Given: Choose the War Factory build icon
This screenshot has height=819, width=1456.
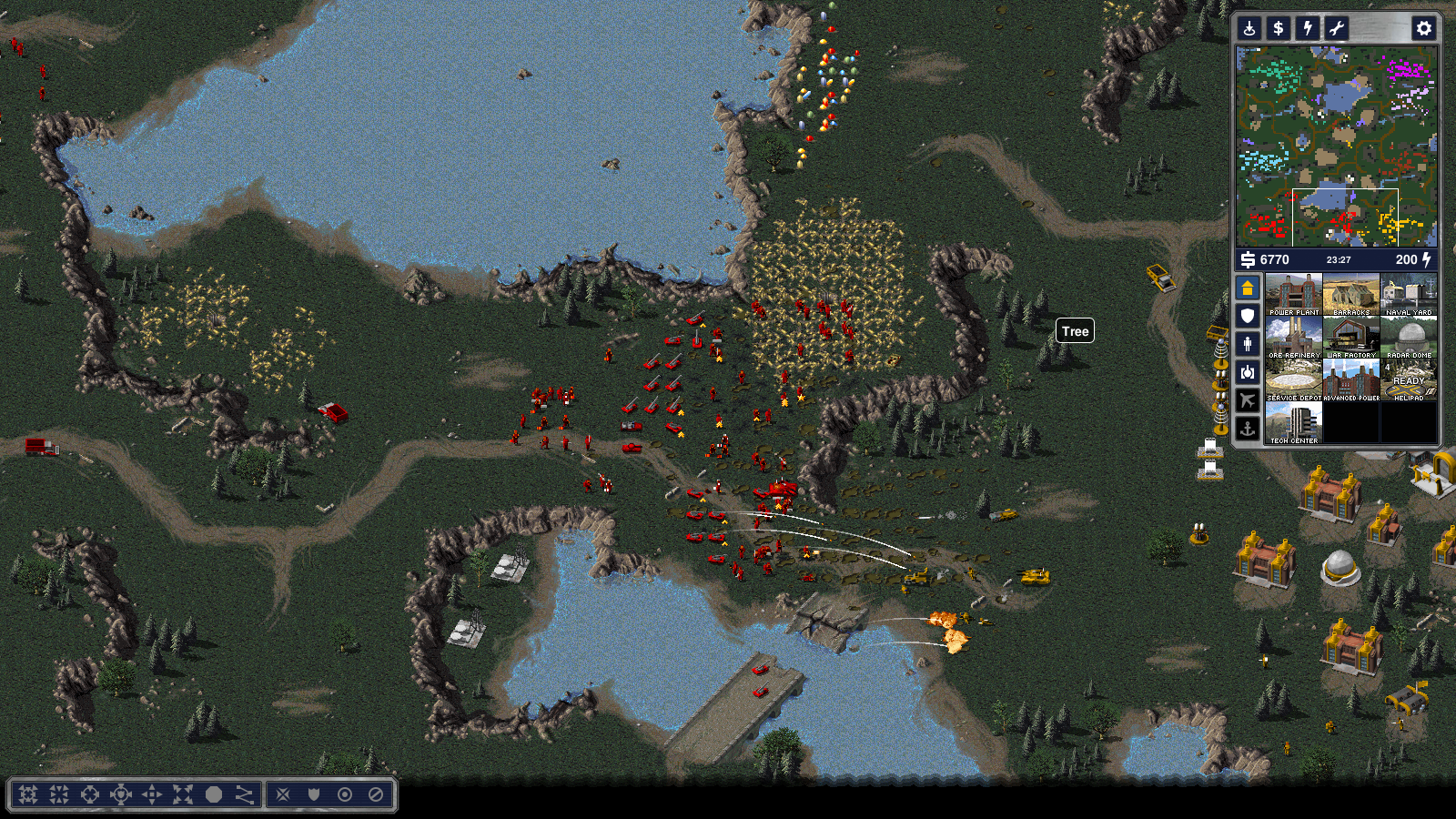Looking at the screenshot, I should (x=1351, y=337).
